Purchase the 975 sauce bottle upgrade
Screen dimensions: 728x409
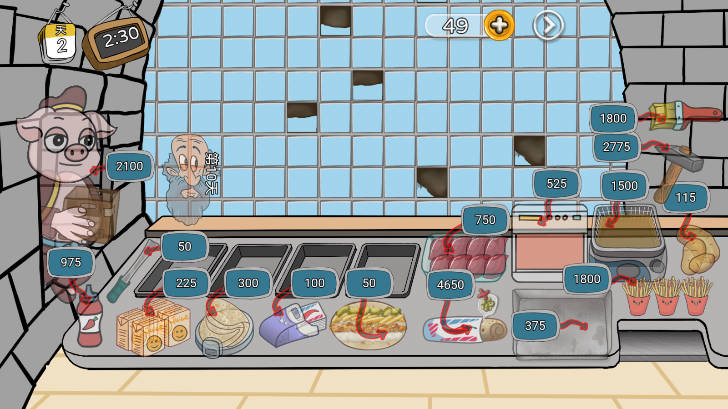71,262
